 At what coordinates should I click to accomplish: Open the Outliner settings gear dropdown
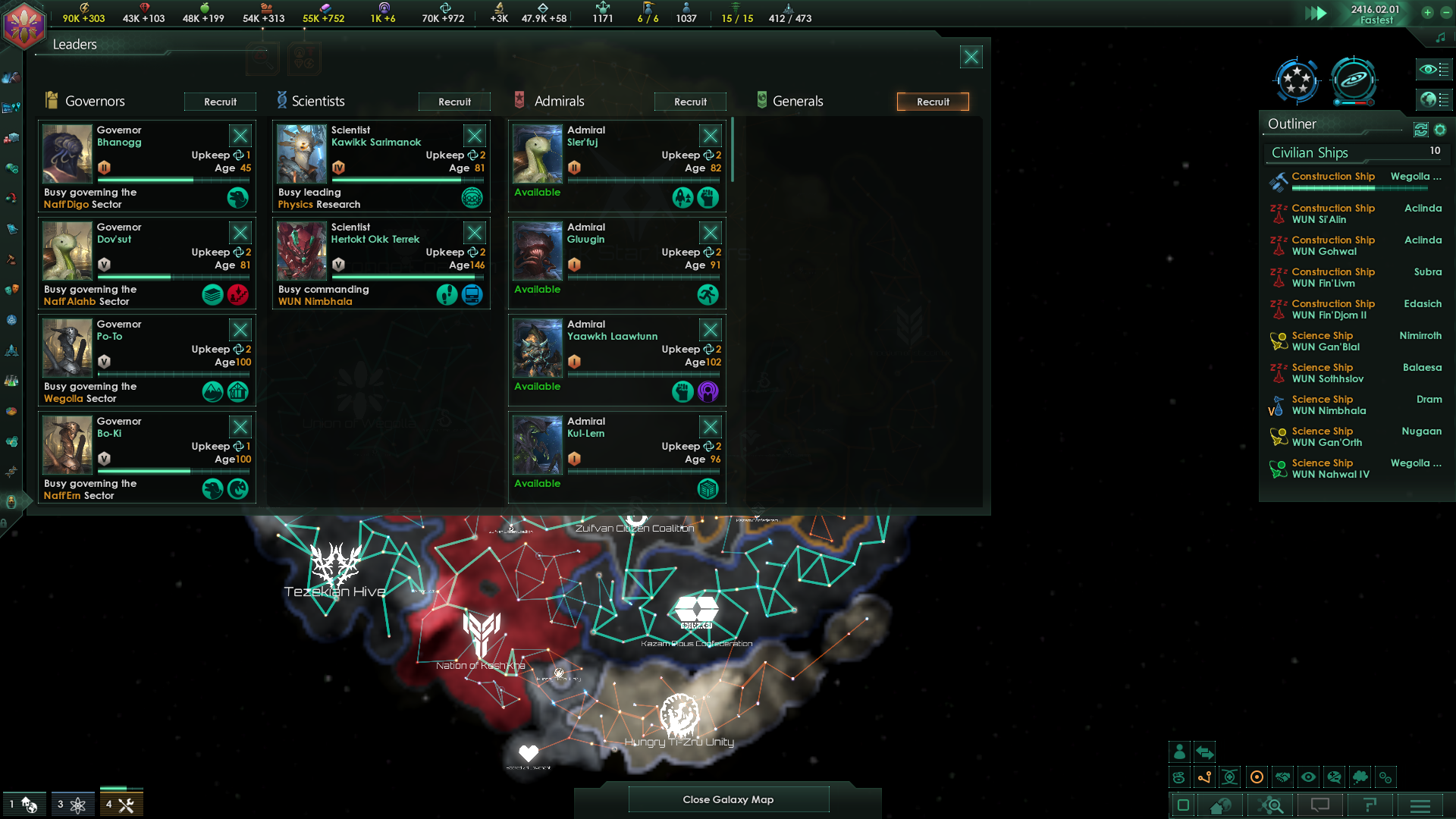coord(1441,130)
